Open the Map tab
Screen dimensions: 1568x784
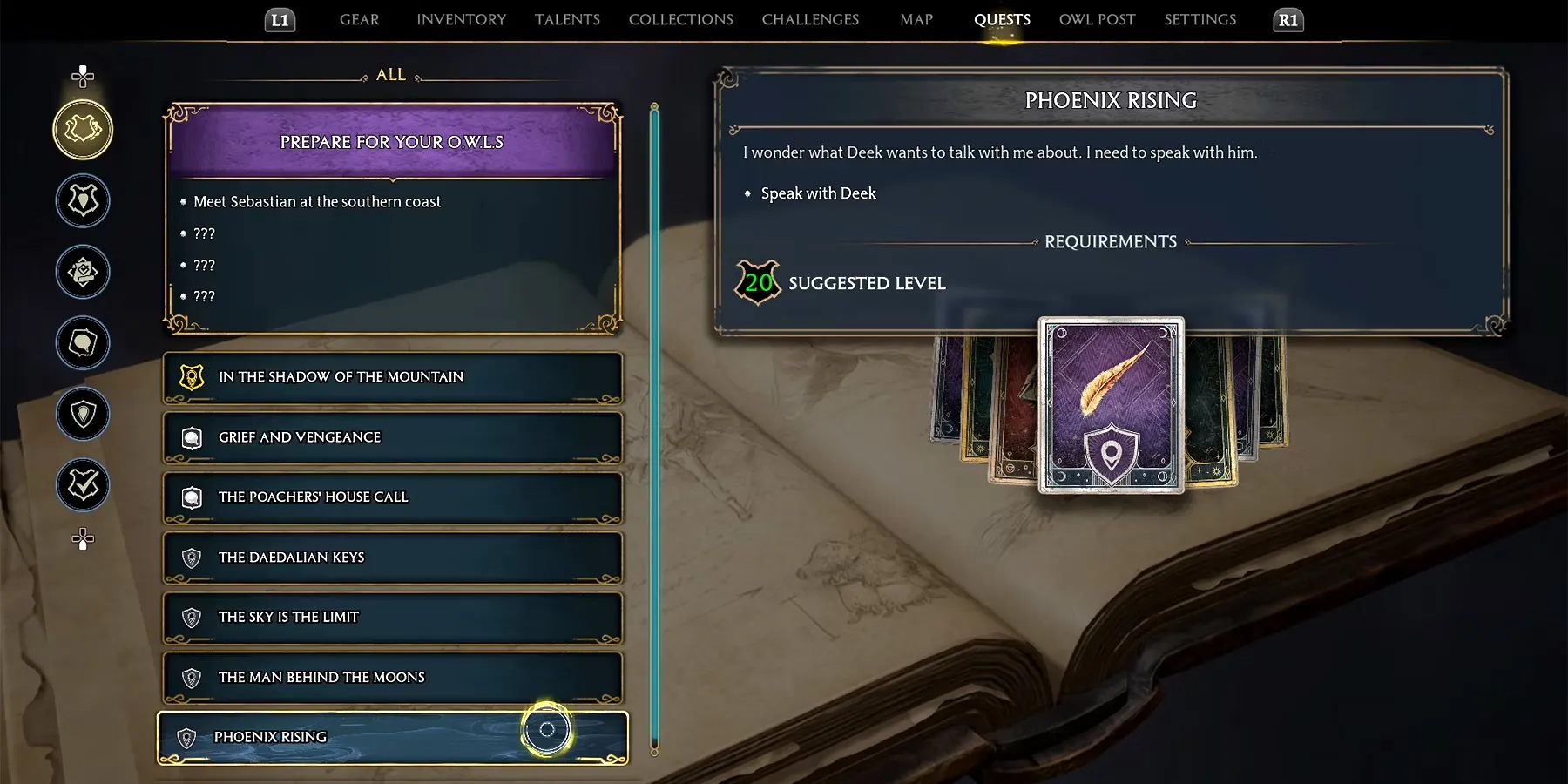click(916, 19)
